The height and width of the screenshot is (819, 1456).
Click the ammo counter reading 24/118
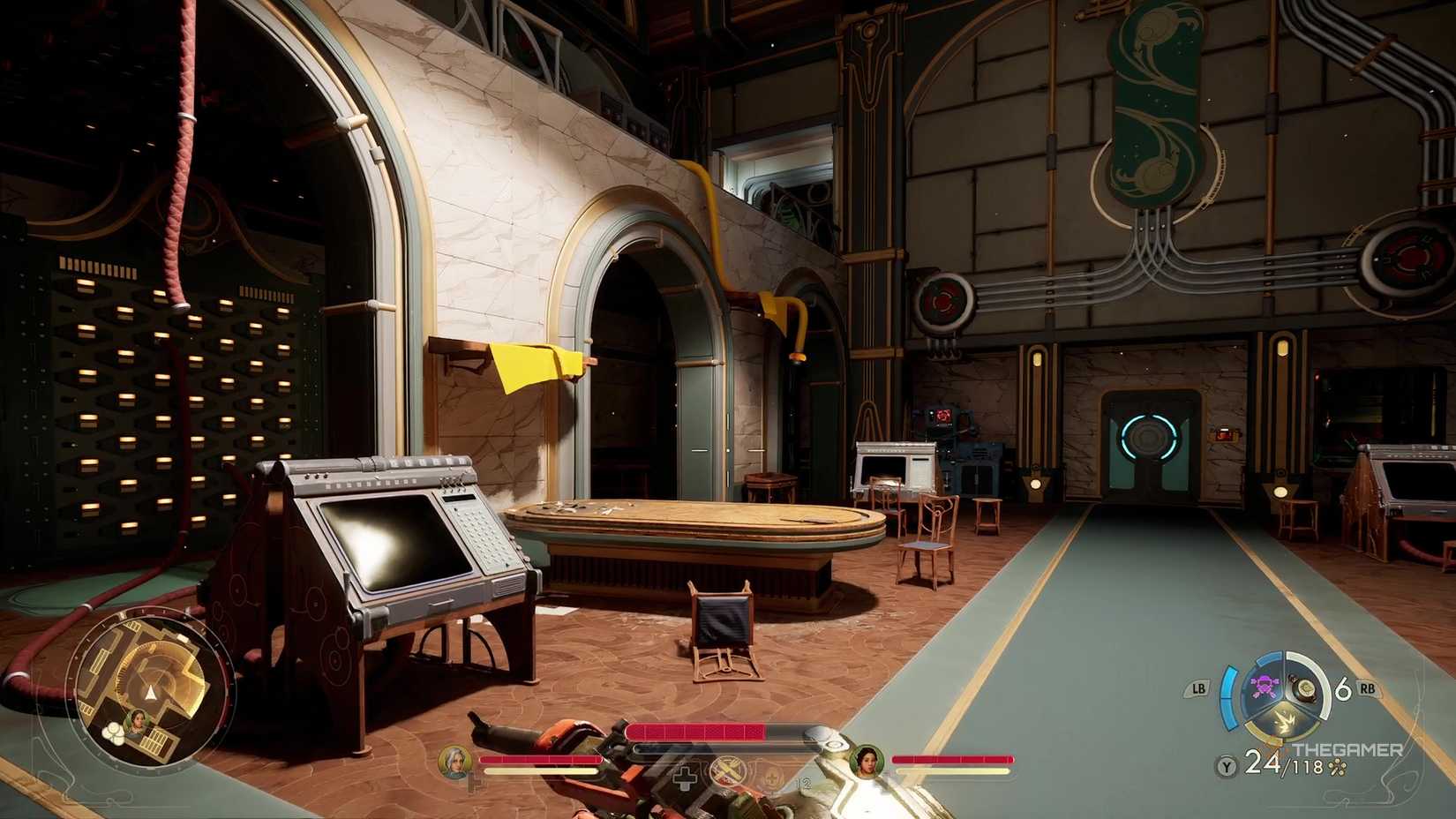pos(1280,764)
